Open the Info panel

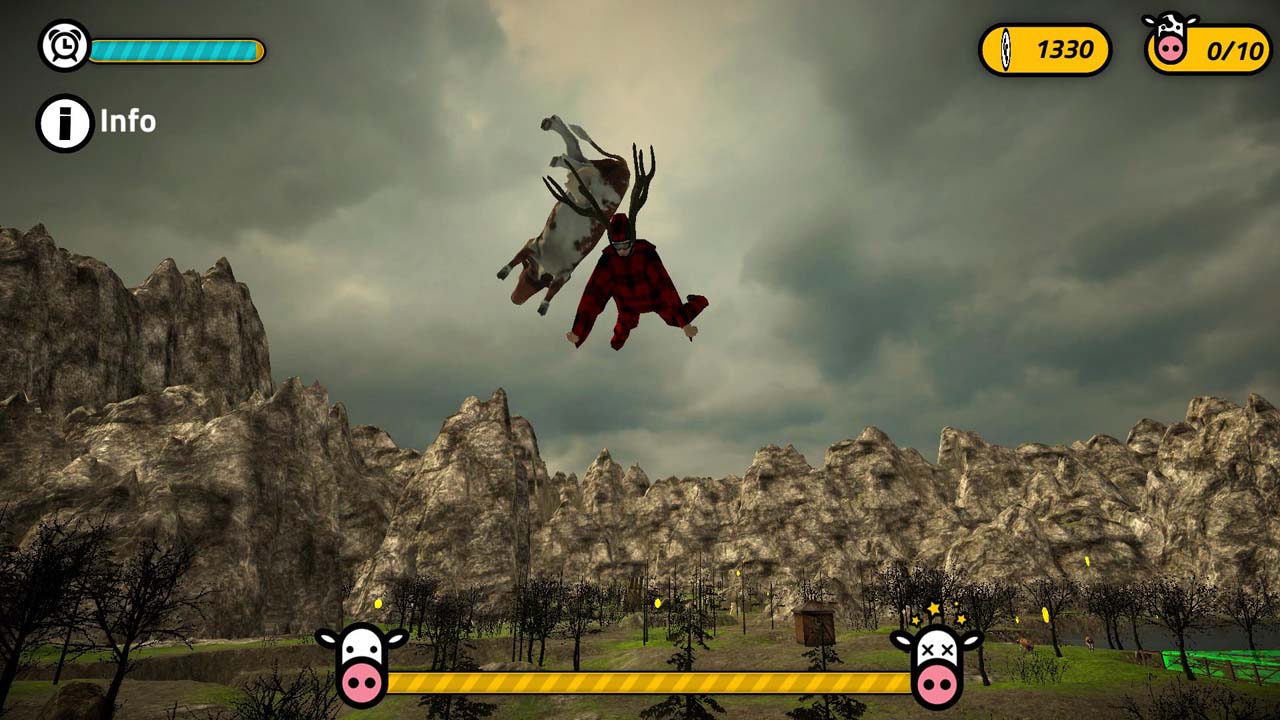tap(97, 122)
